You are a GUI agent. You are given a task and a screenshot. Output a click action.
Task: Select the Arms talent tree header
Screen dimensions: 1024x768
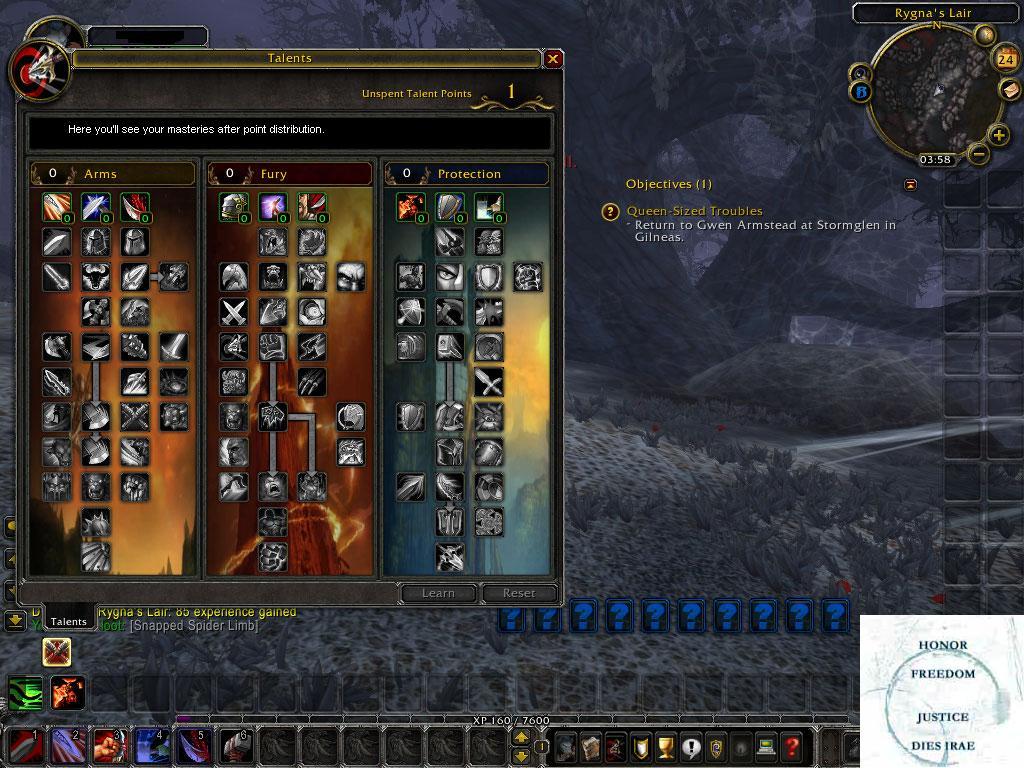point(112,174)
